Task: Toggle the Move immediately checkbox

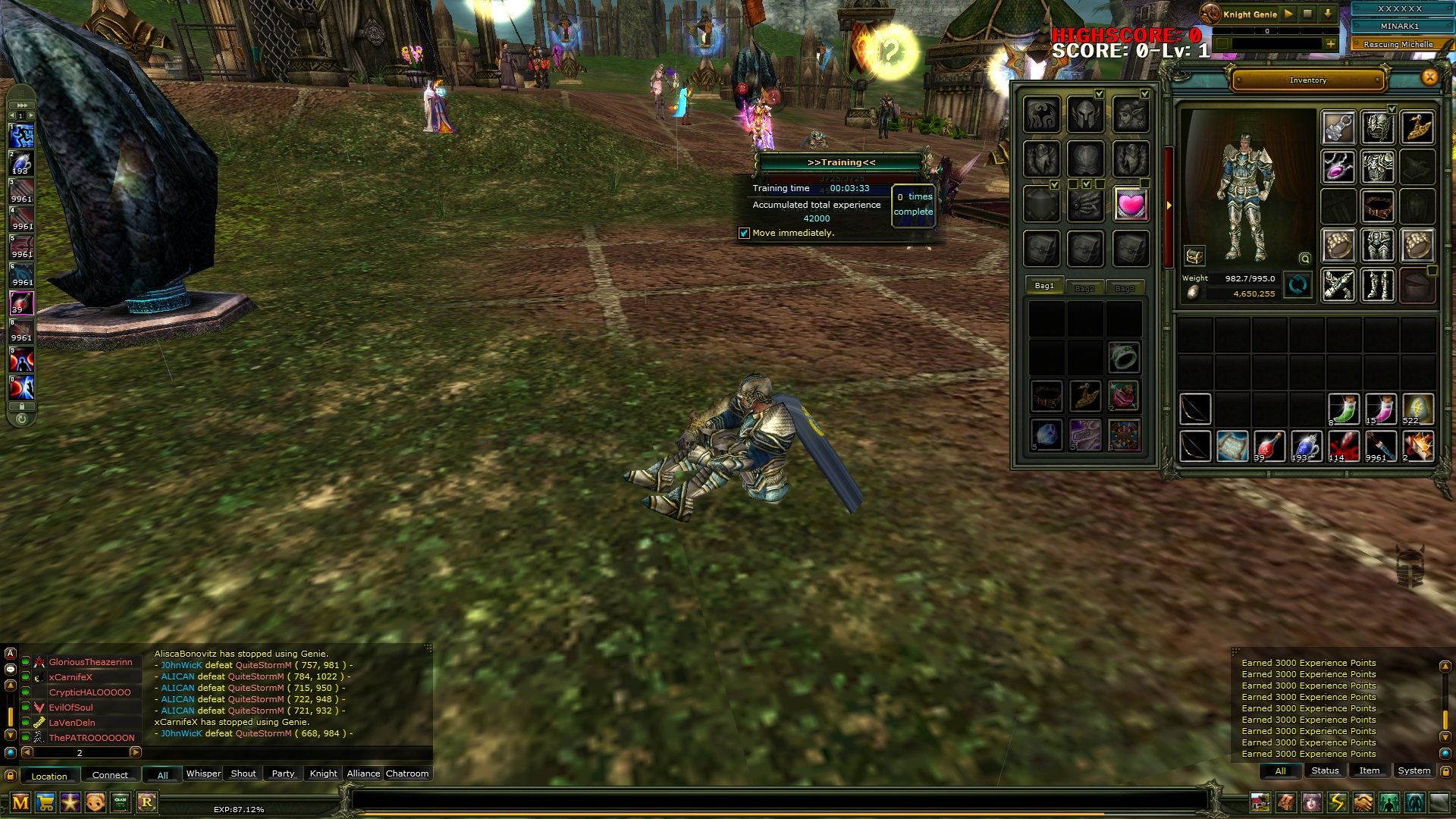Action: pyautogui.click(x=744, y=233)
